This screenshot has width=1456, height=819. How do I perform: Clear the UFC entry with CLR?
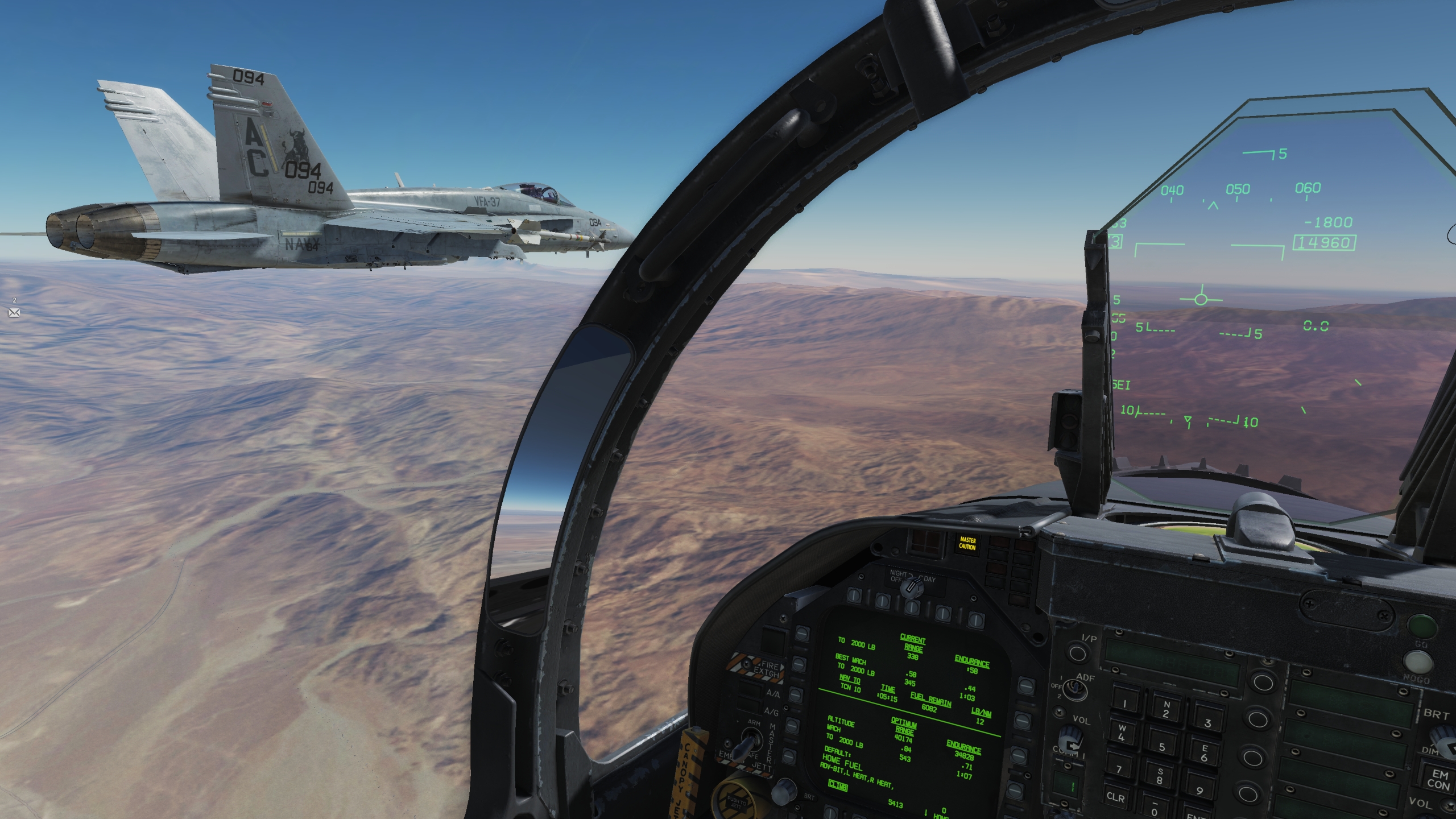click(1115, 797)
